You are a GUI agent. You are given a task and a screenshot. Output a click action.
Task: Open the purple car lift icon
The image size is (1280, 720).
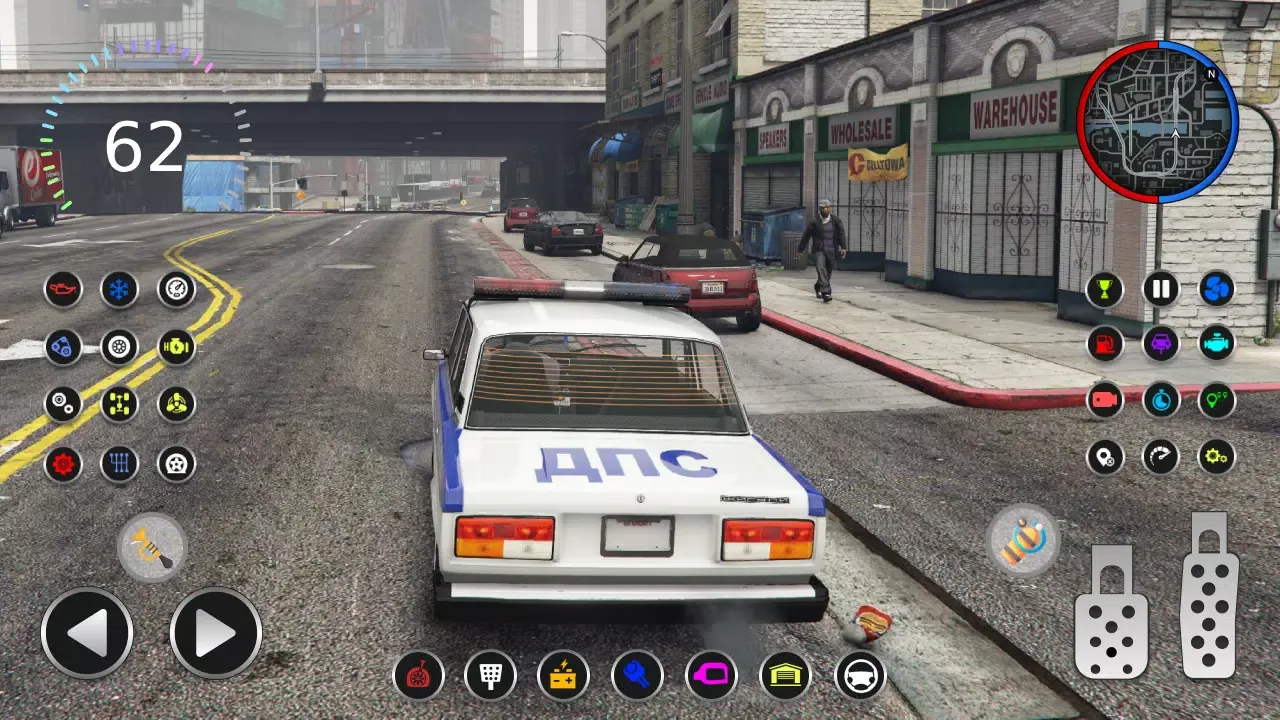(x=1160, y=343)
